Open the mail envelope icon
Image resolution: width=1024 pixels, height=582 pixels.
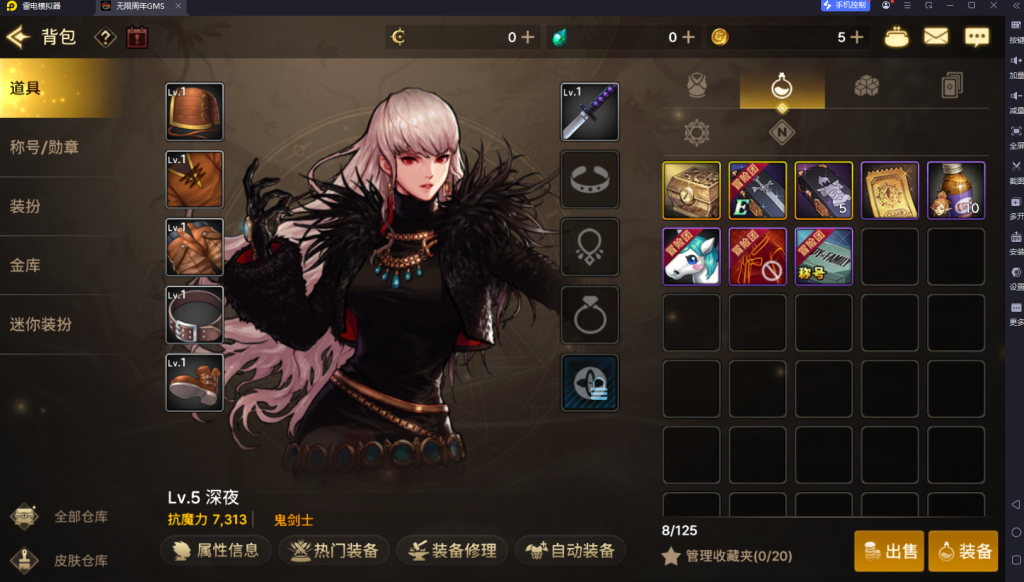tap(935, 37)
